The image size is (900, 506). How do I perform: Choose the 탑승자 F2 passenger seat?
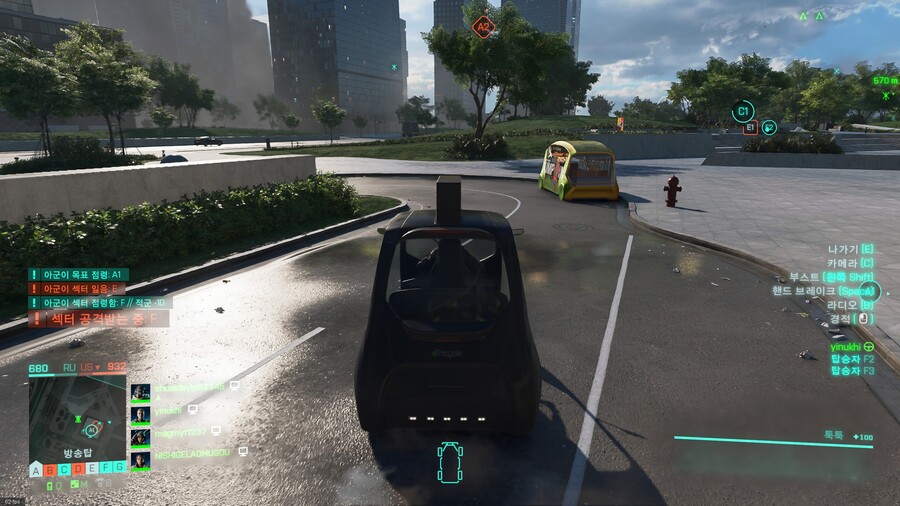pyautogui.click(x=852, y=358)
